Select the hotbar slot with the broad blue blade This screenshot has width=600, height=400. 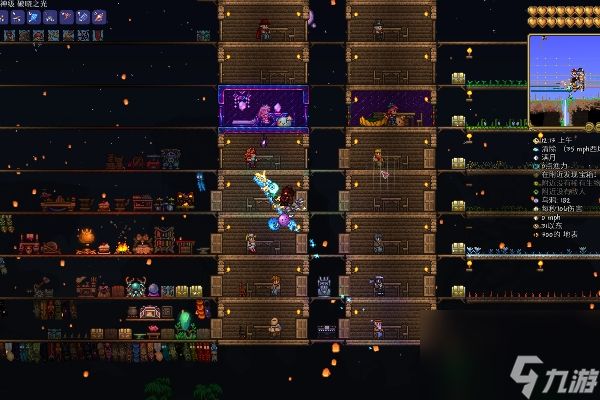[x=33, y=17]
